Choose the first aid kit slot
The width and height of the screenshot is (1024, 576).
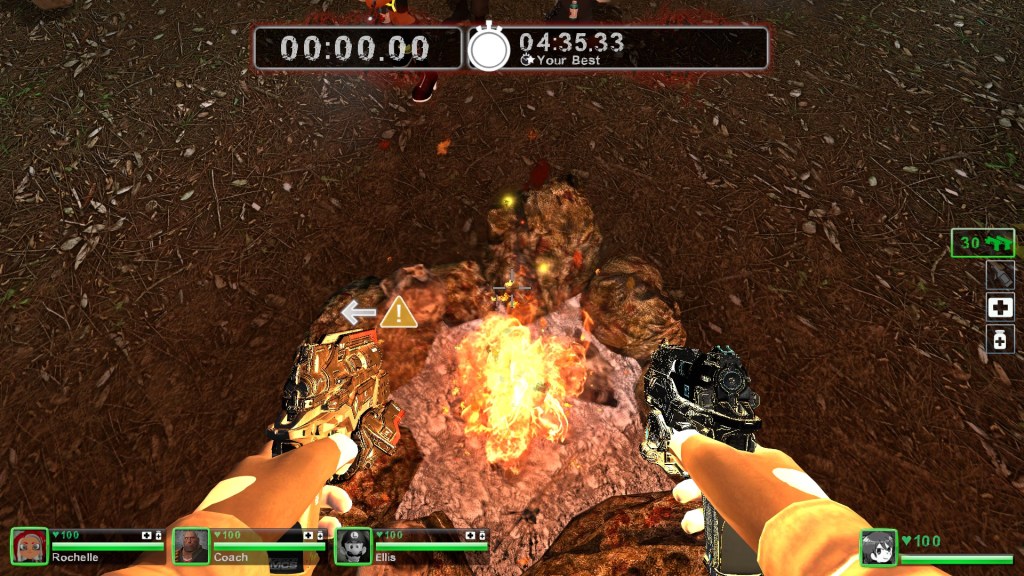coord(1000,307)
